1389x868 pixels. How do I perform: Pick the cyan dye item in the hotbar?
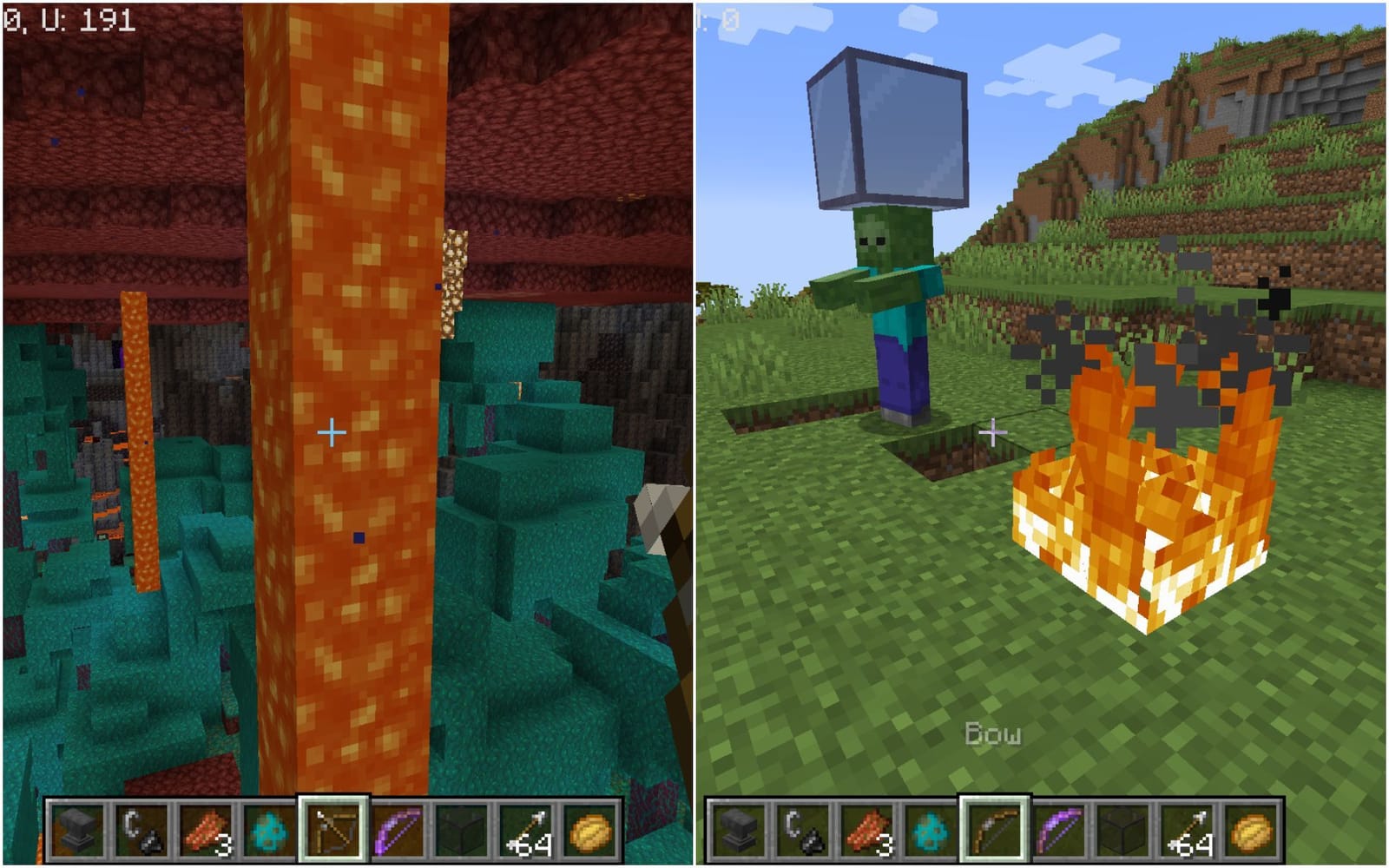[x=271, y=829]
